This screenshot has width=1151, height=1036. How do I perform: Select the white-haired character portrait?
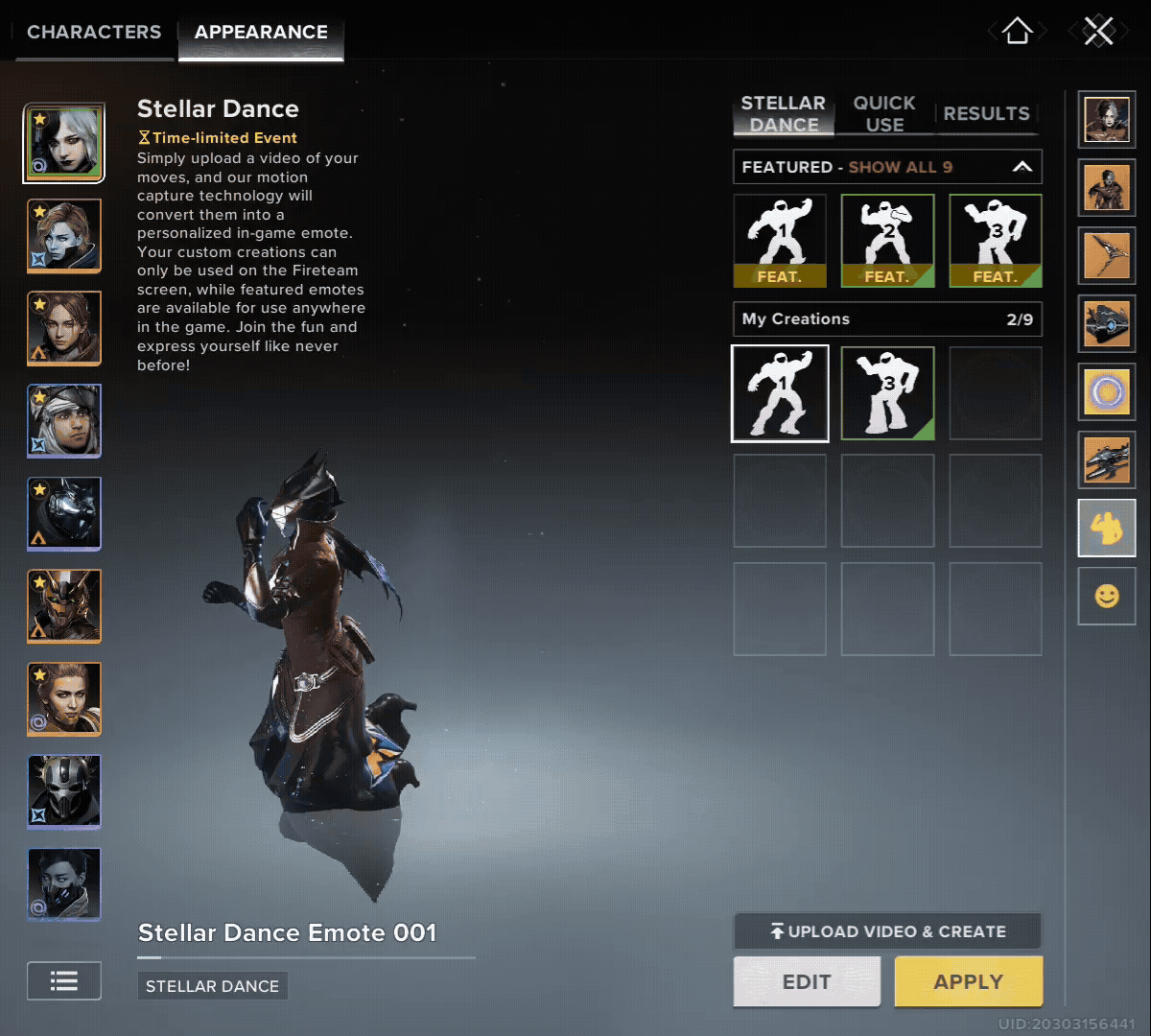tap(64, 144)
